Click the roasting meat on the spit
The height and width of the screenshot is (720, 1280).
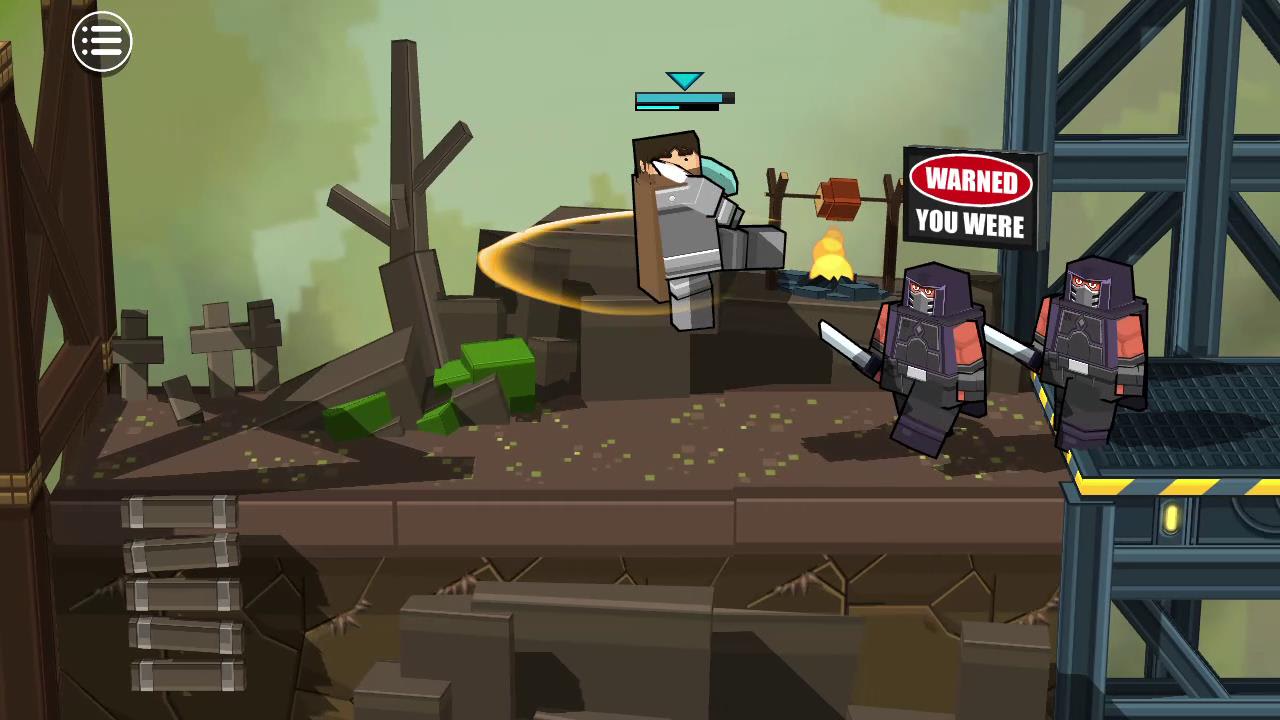click(x=838, y=195)
